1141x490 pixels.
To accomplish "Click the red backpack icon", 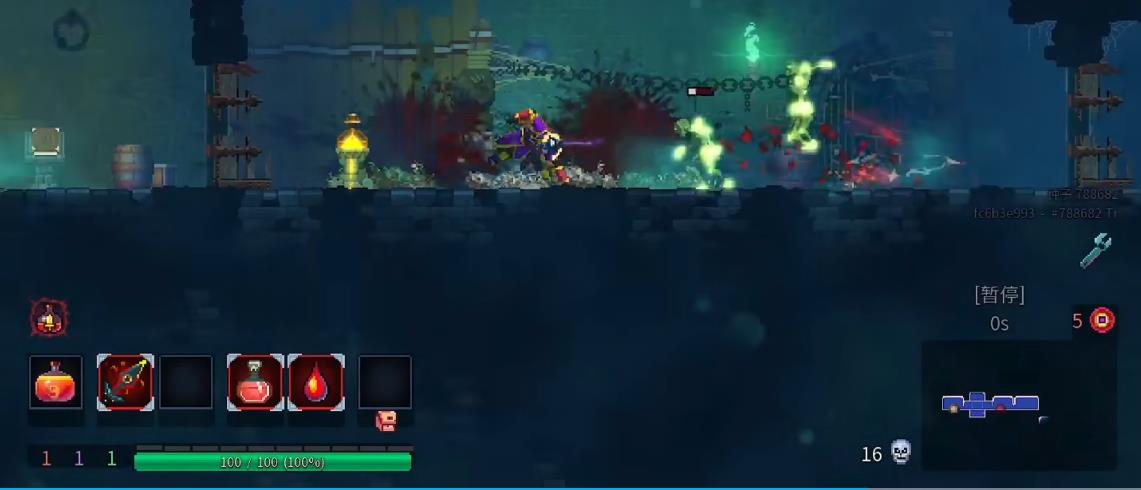I will (x=386, y=421).
